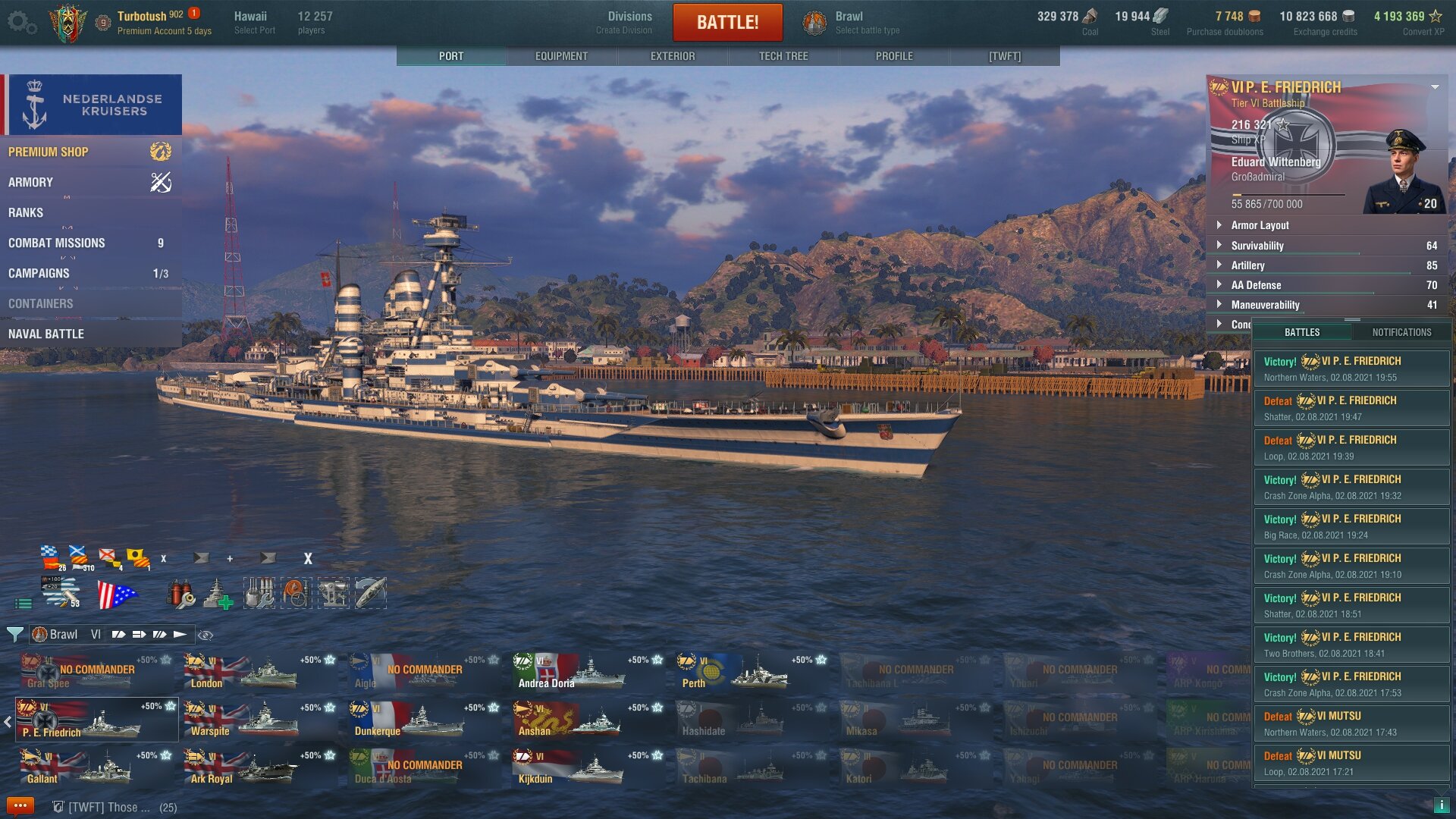This screenshot has height=819, width=1456.
Task: Switch to the Notifications tab
Action: [x=1401, y=332]
